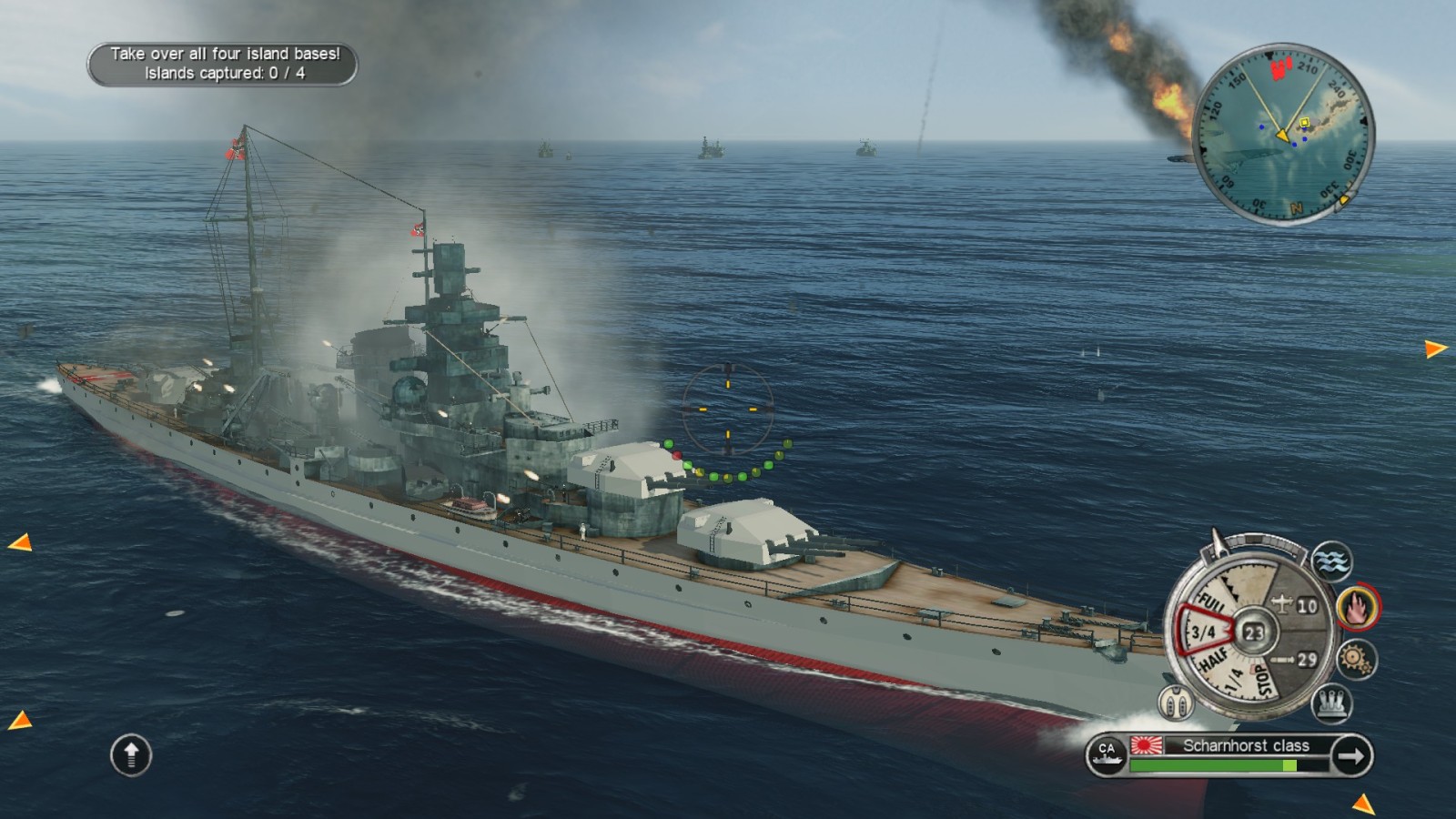Click the up arrow circular button

(x=131, y=754)
